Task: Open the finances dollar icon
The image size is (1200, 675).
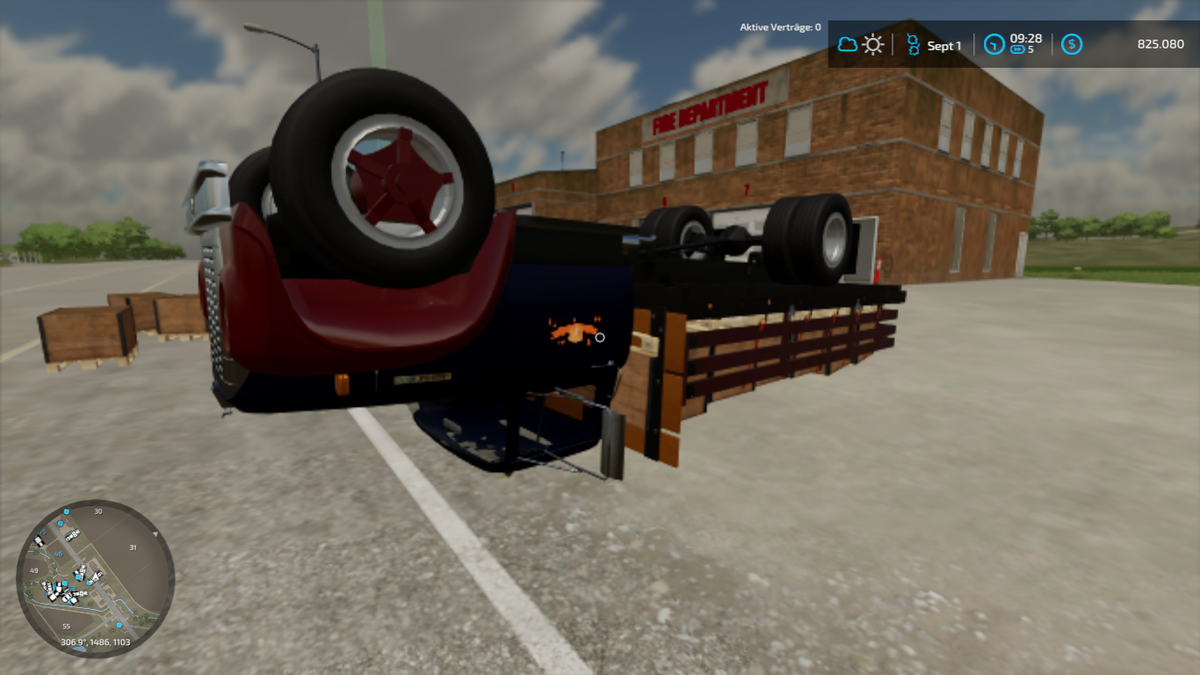Action: click(x=1072, y=44)
